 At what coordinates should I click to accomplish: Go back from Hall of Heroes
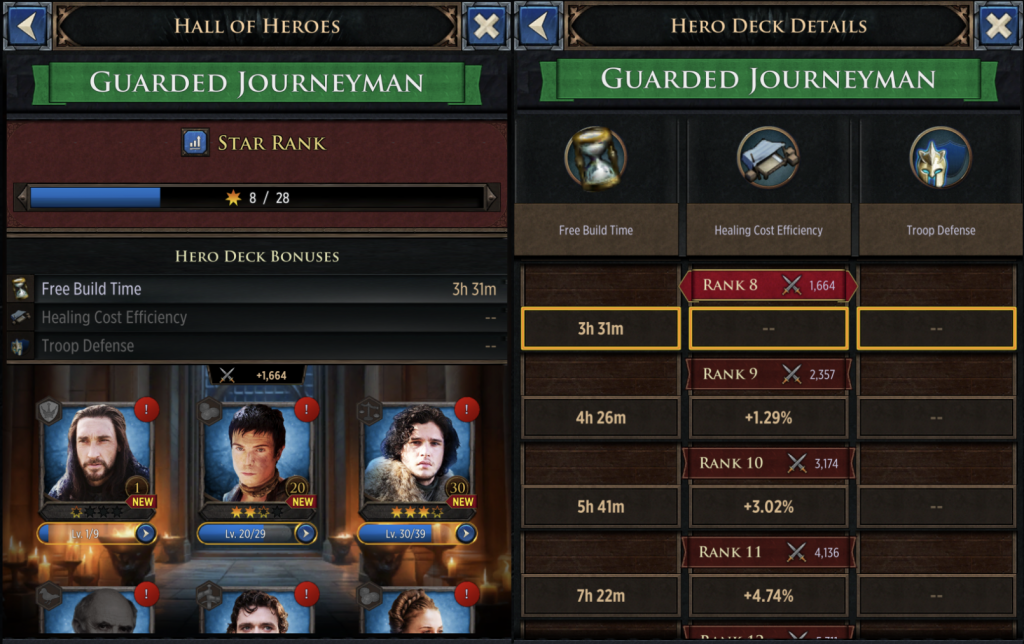[27, 26]
